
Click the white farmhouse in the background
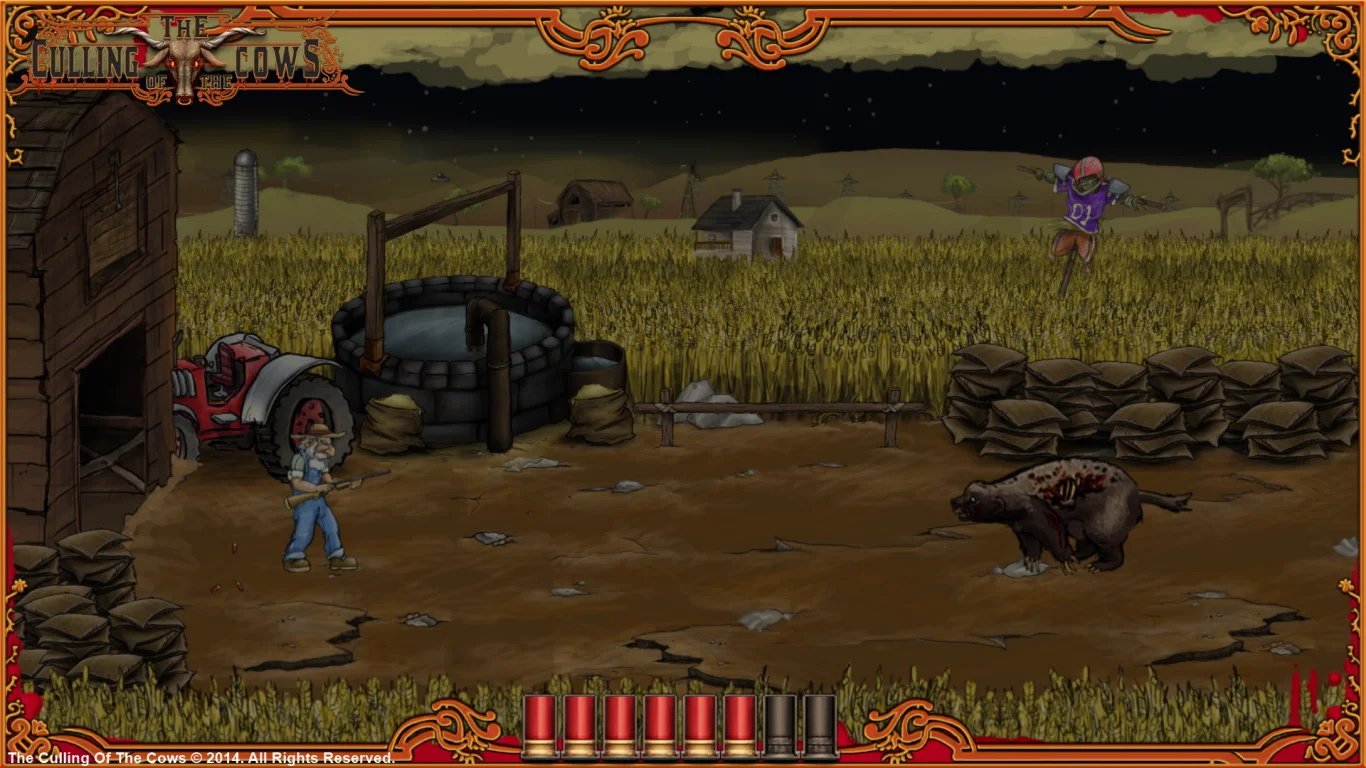[742, 225]
